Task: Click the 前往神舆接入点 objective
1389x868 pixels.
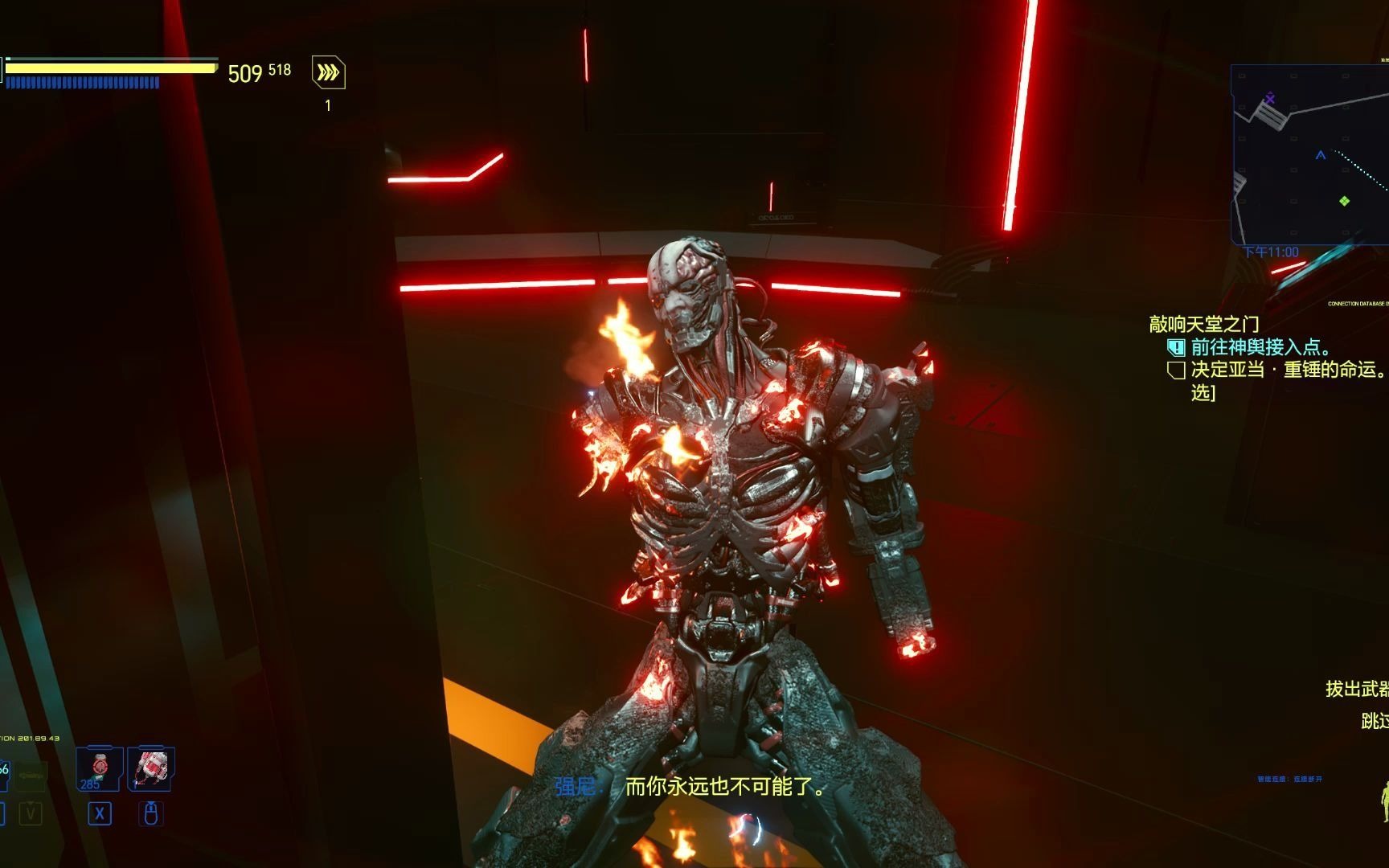Action: tap(1260, 347)
